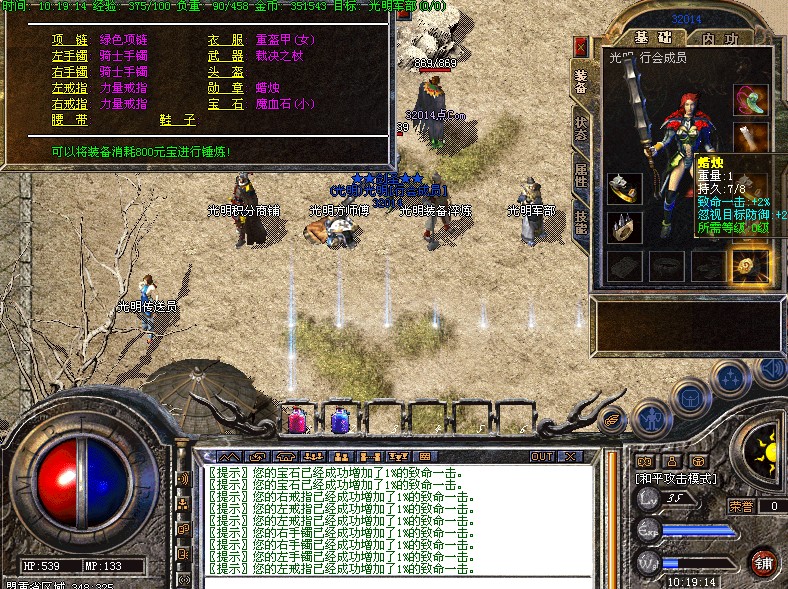Image resolution: width=788 pixels, height=589 pixels.
Task: Open the 状态 (status) side tab
Action: pyautogui.click(x=581, y=128)
